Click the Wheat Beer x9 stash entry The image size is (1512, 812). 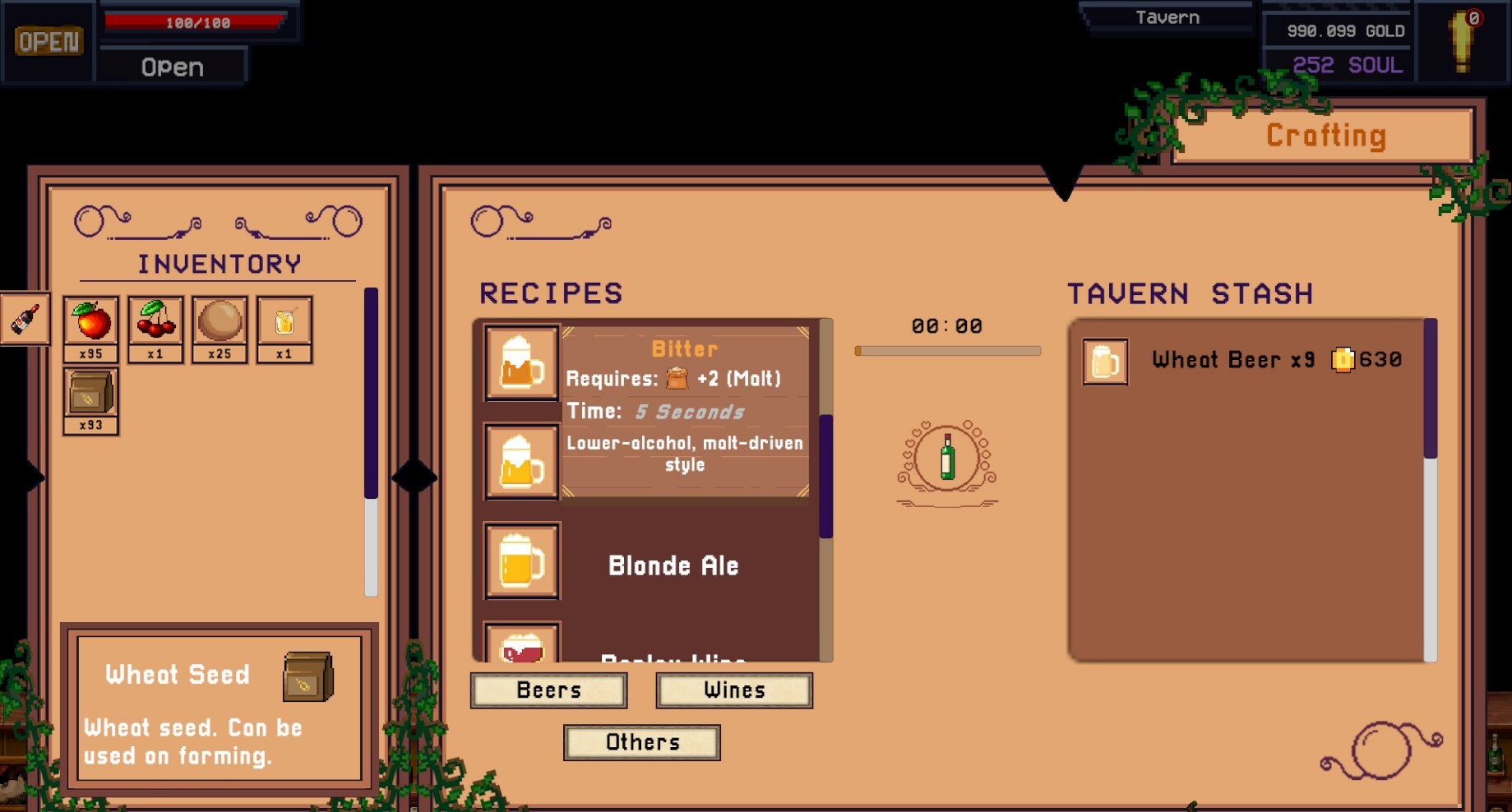pos(1233,359)
